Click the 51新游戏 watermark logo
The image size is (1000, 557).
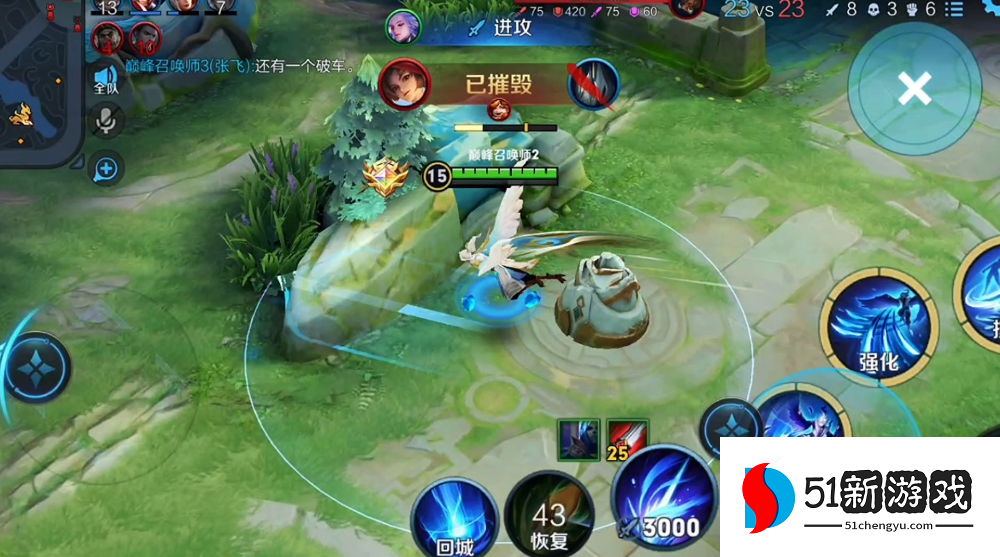click(859, 497)
